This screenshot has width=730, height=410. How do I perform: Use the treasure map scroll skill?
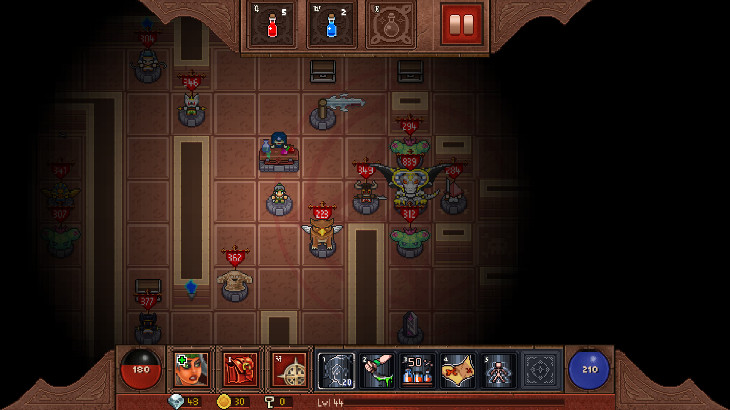click(459, 370)
